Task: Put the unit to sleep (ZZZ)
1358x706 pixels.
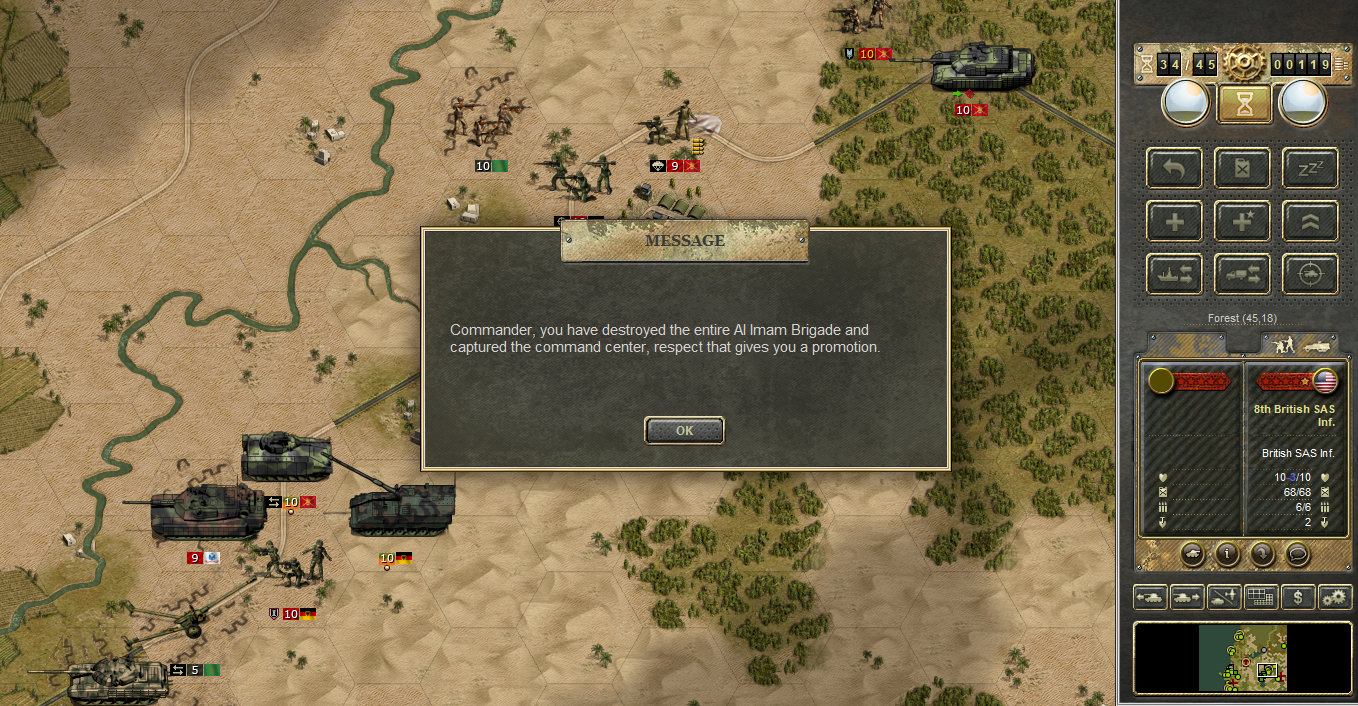Action: [x=1309, y=168]
